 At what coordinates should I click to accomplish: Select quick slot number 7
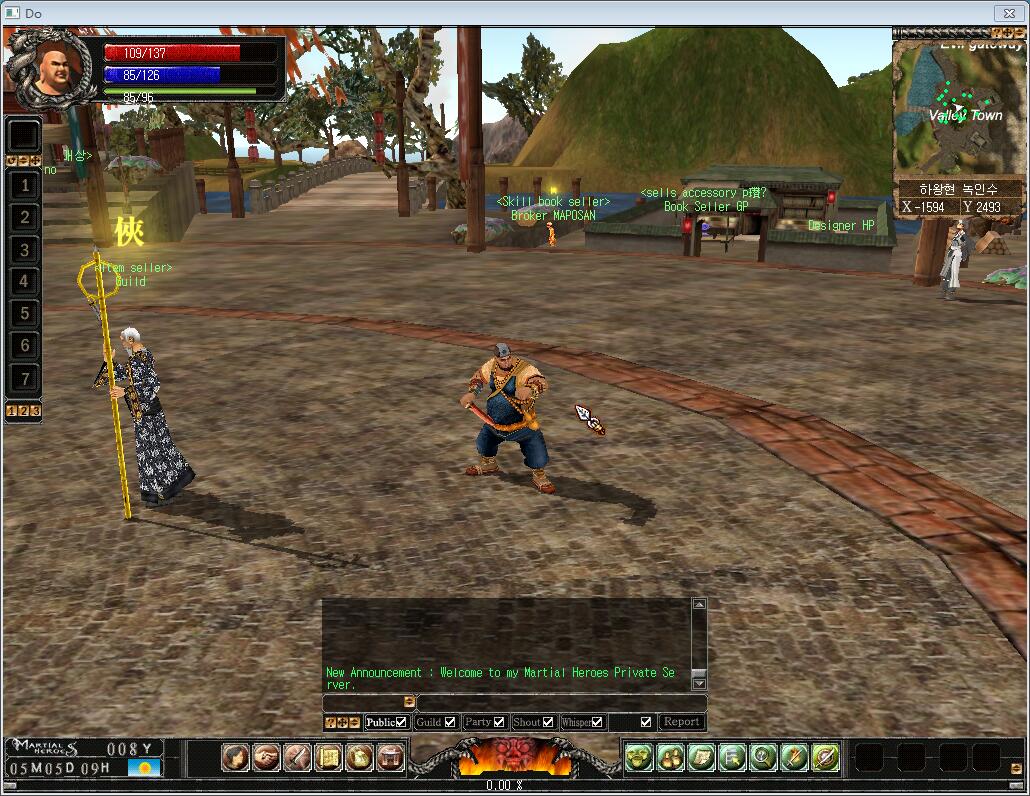pyautogui.click(x=25, y=379)
